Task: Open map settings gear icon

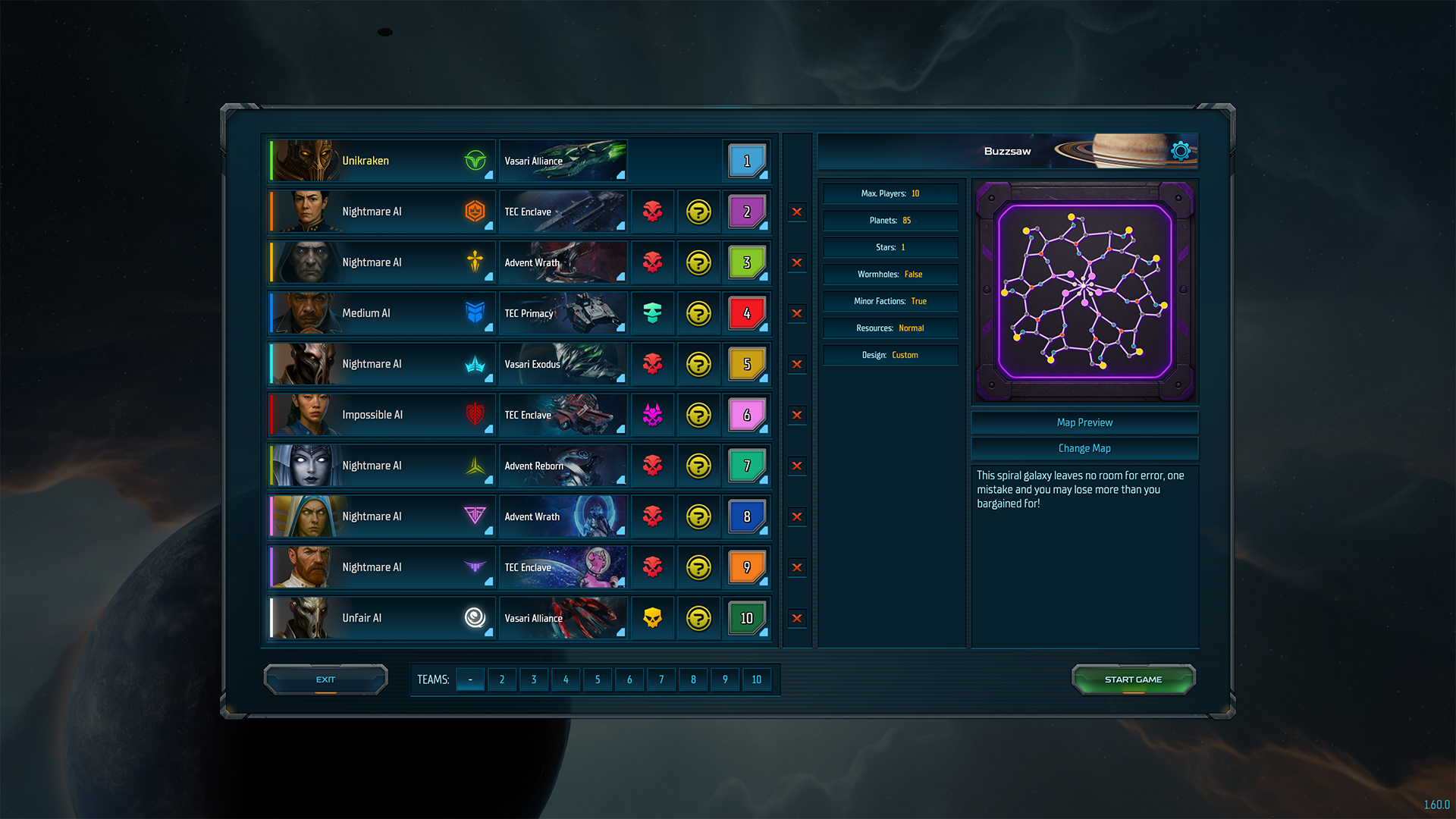Action: [x=1180, y=151]
